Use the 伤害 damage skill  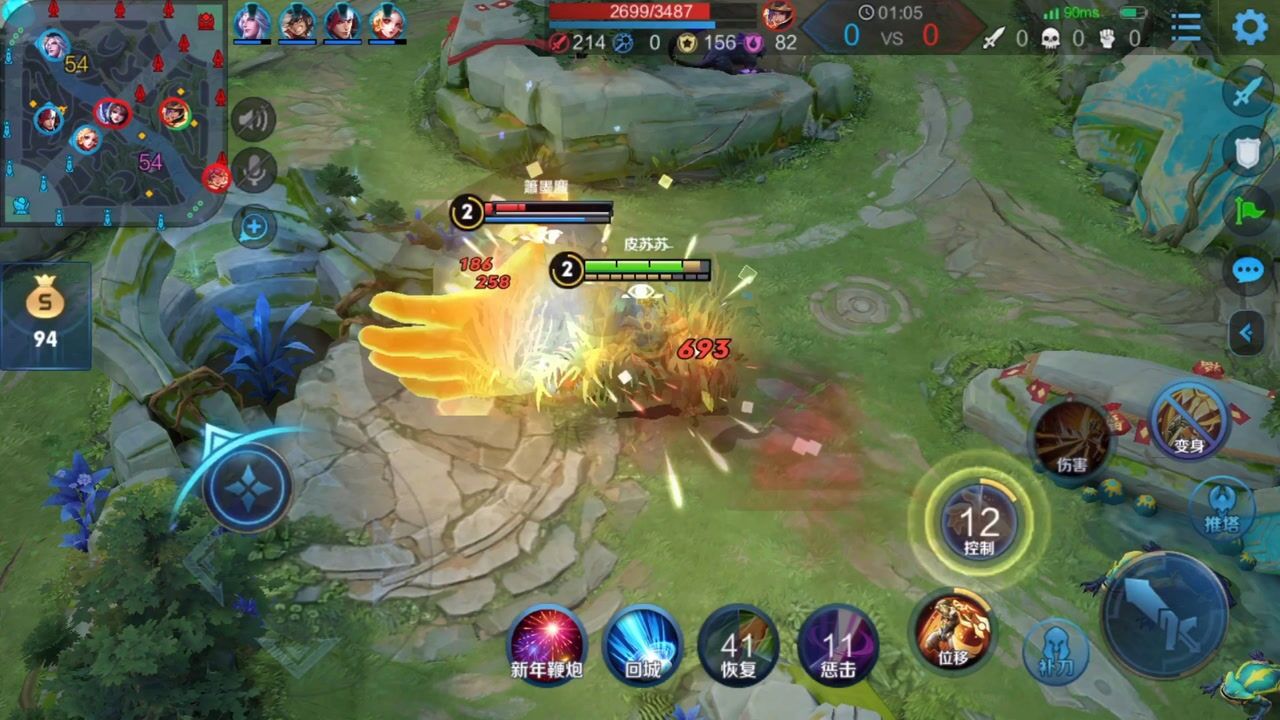tap(1072, 438)
